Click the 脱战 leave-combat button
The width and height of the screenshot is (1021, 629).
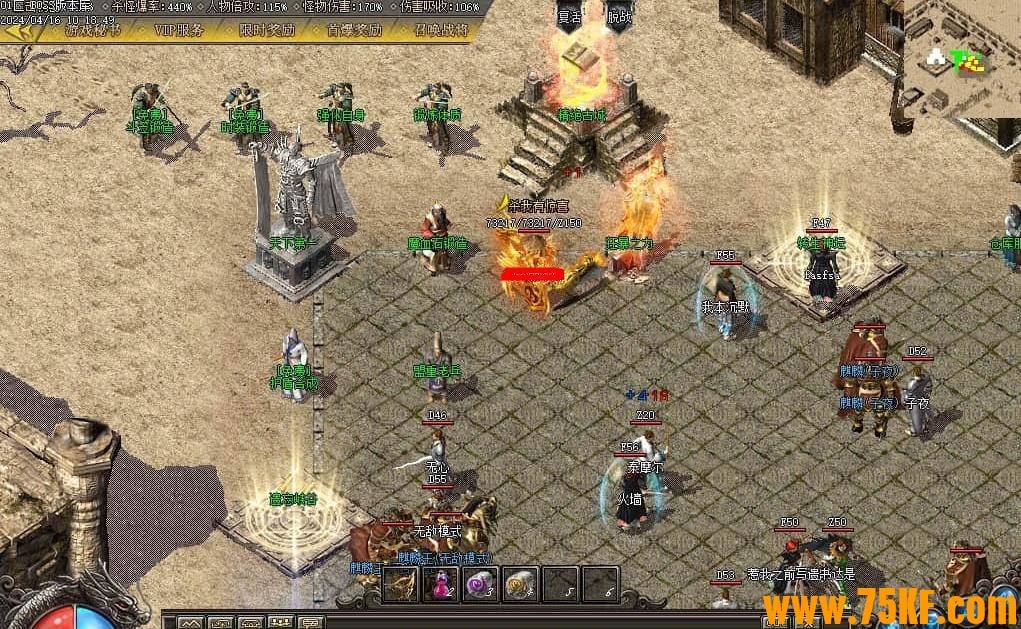[x=620, y=16]
